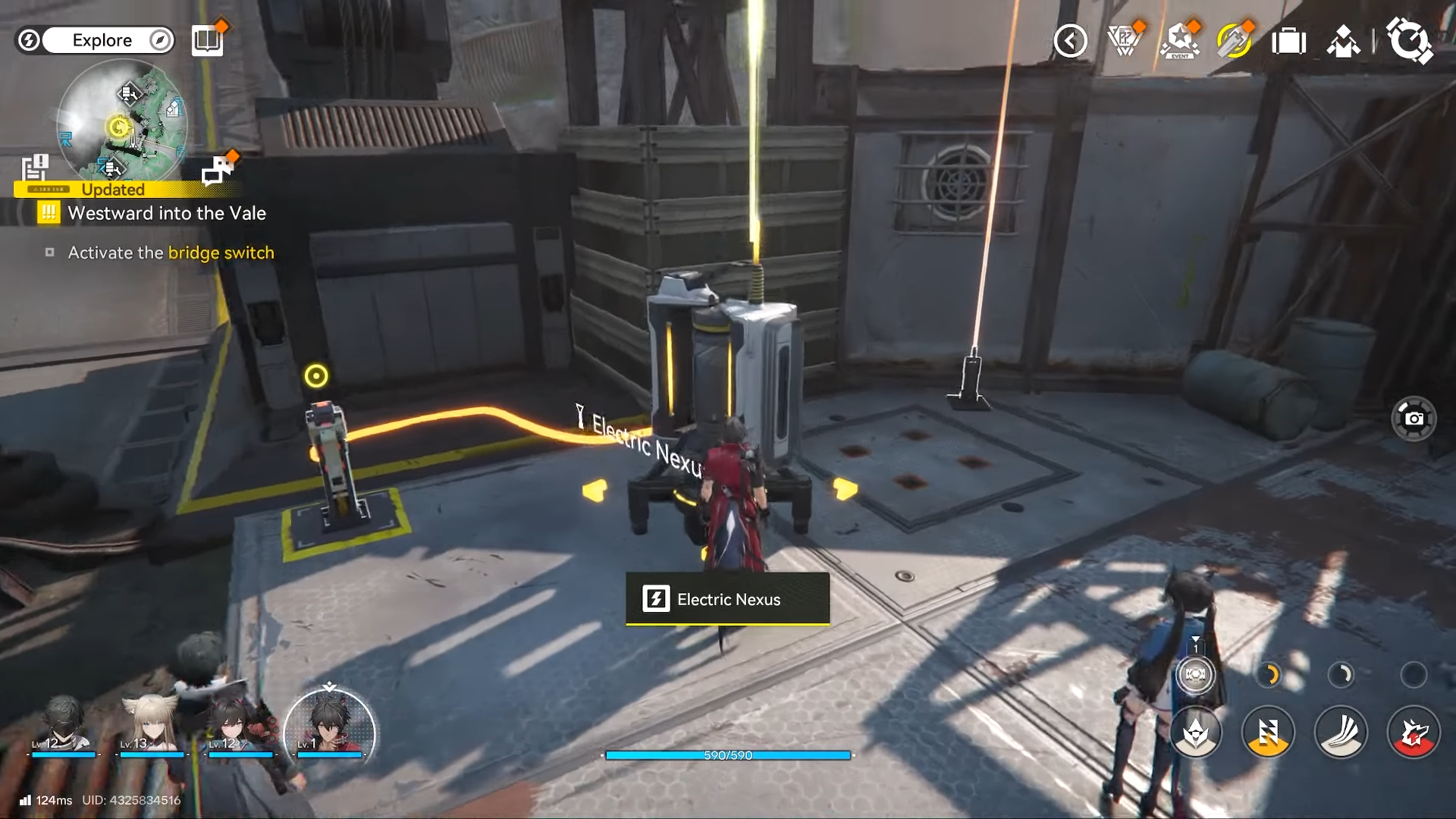Select the Electric Nexus interaction prompt
The image size is (1456, 819).
(727, 599)
